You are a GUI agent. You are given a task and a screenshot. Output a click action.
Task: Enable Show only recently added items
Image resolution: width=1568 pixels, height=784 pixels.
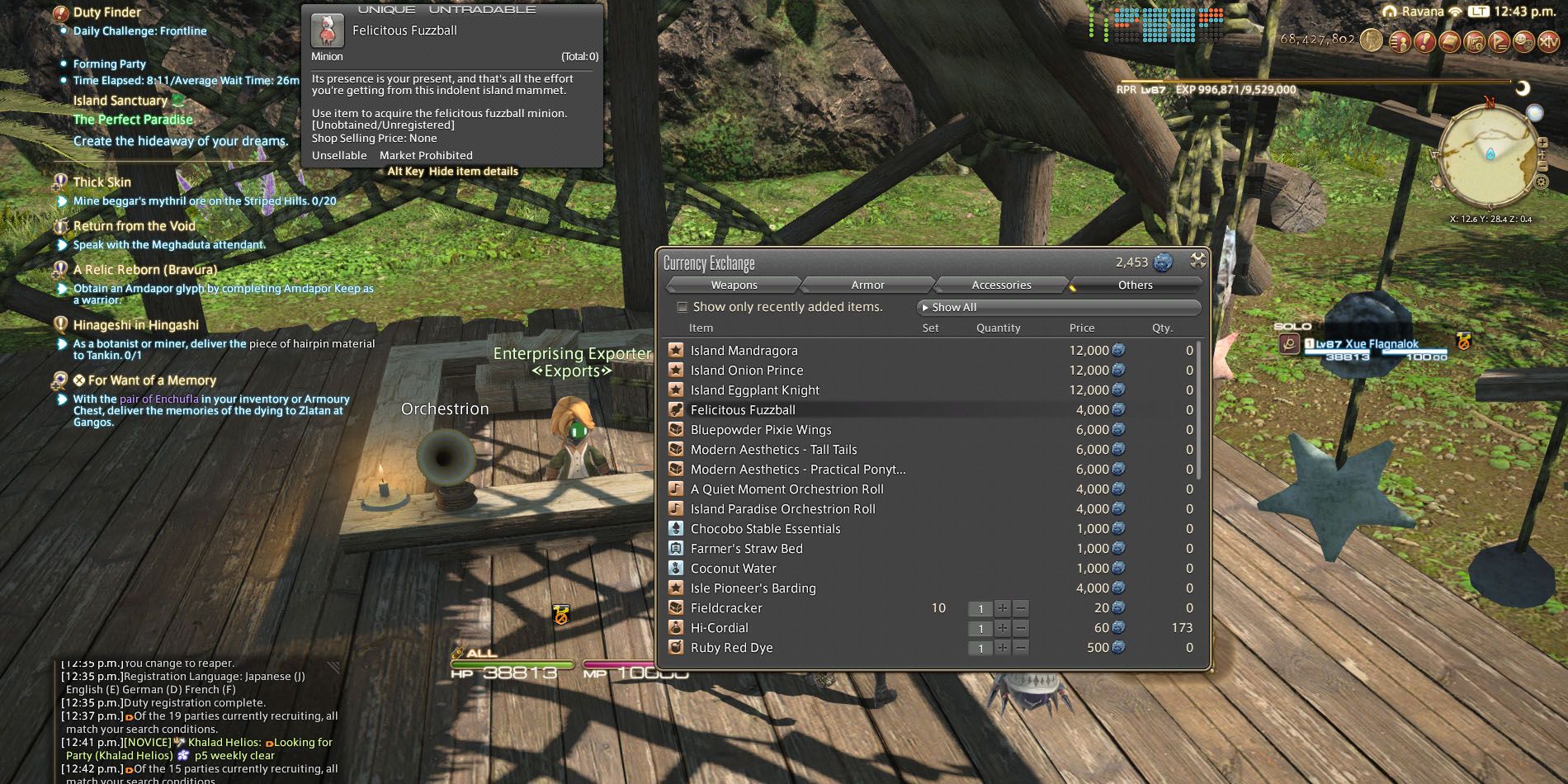(682, 306)
